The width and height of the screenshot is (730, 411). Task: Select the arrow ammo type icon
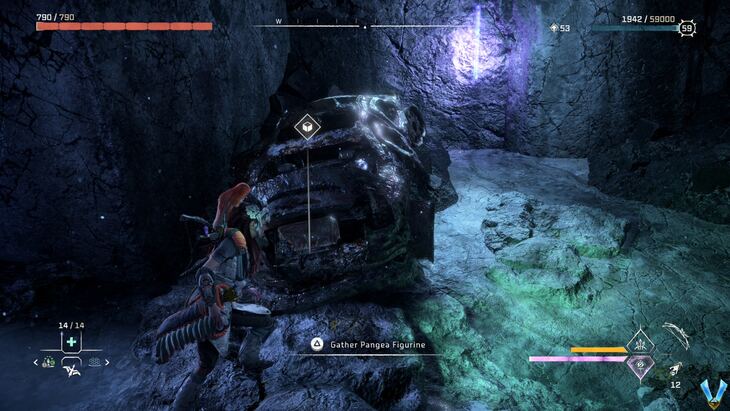[676, 368]
